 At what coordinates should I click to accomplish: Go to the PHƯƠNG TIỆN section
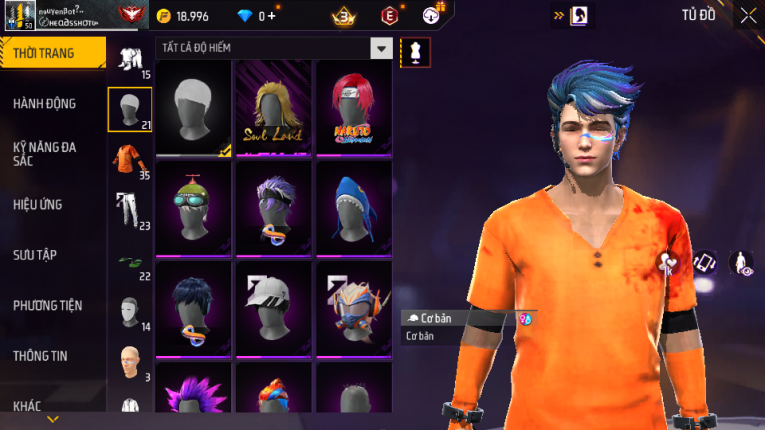[x=48, y=305]
